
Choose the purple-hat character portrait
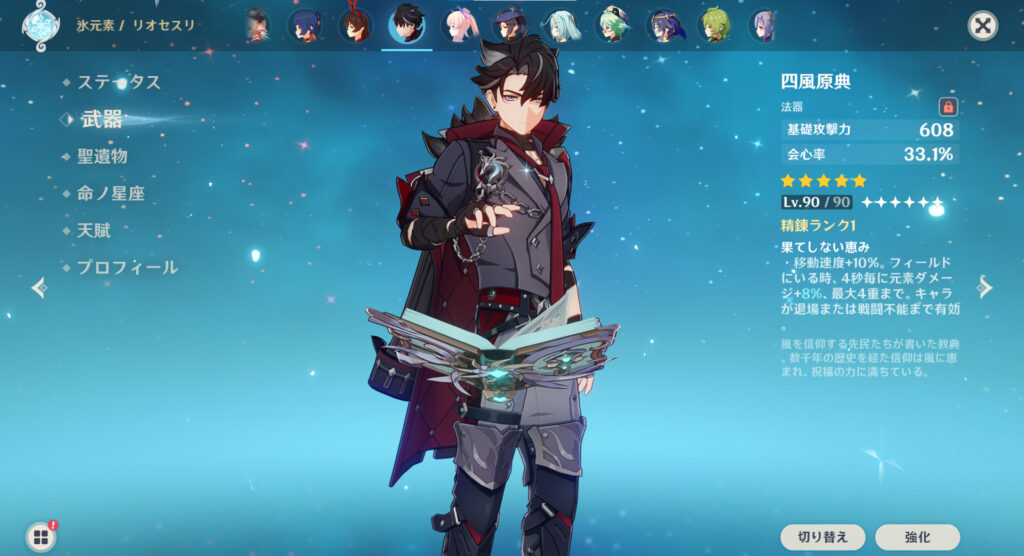[x=510, y=25]
